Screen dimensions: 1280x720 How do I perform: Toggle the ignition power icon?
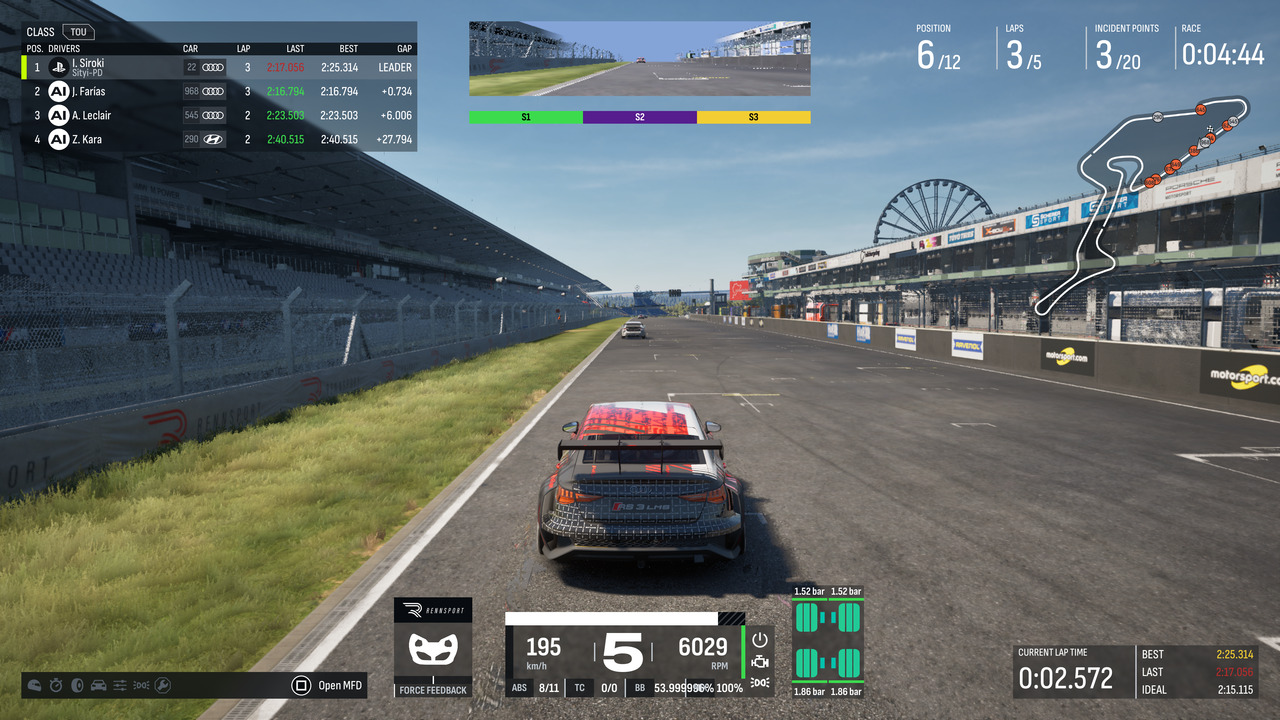coord(760,639)
